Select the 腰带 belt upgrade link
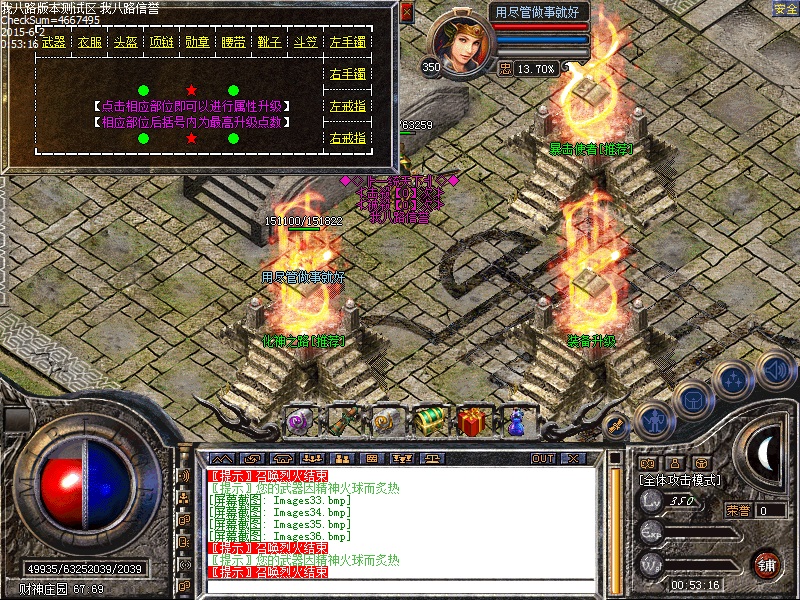This screenshot has height=600, width=800. 233,43
